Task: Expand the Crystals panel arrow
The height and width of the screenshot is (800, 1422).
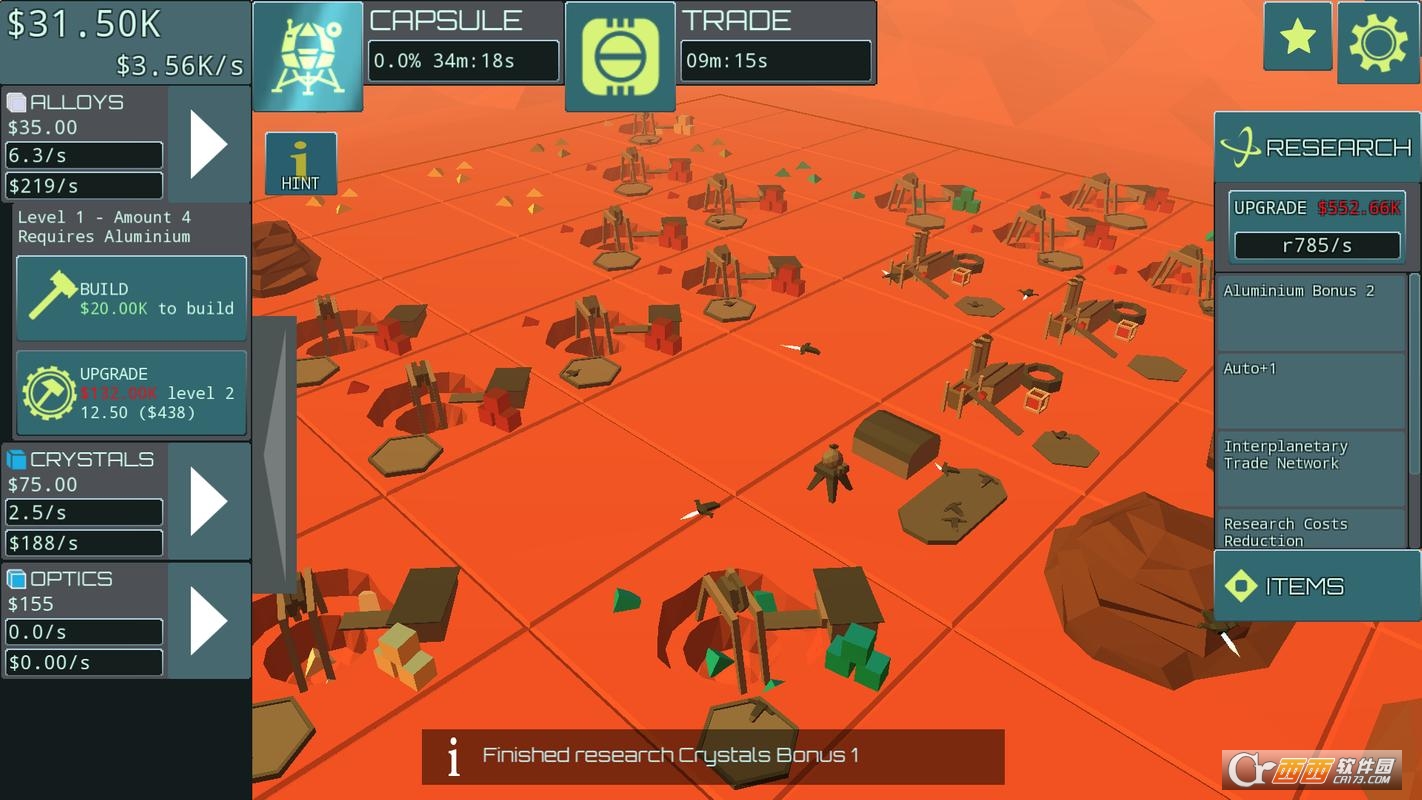Action: [209, 498]
